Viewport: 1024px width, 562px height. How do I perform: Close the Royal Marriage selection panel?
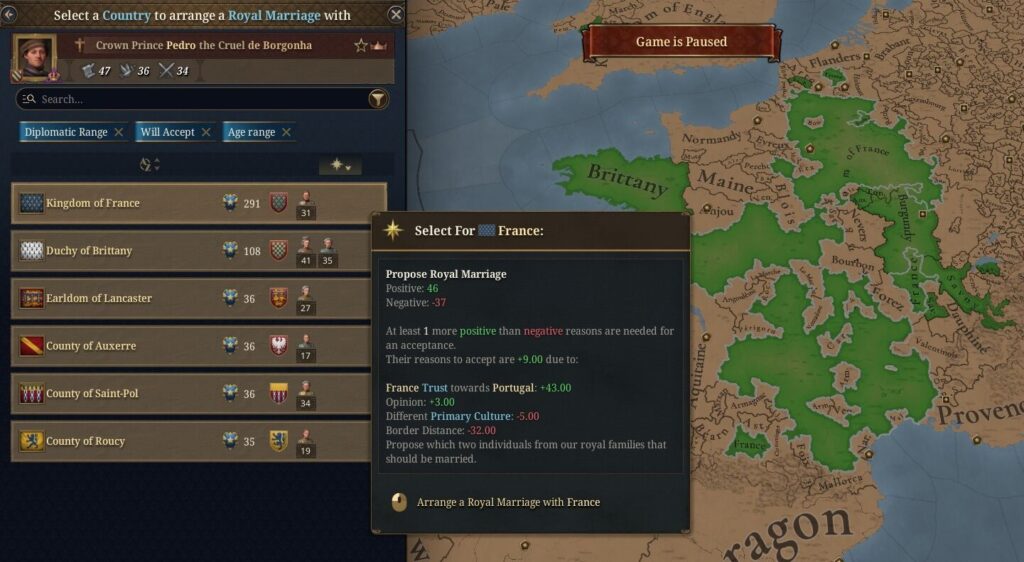pyautogui.click(x=396, y=14)
